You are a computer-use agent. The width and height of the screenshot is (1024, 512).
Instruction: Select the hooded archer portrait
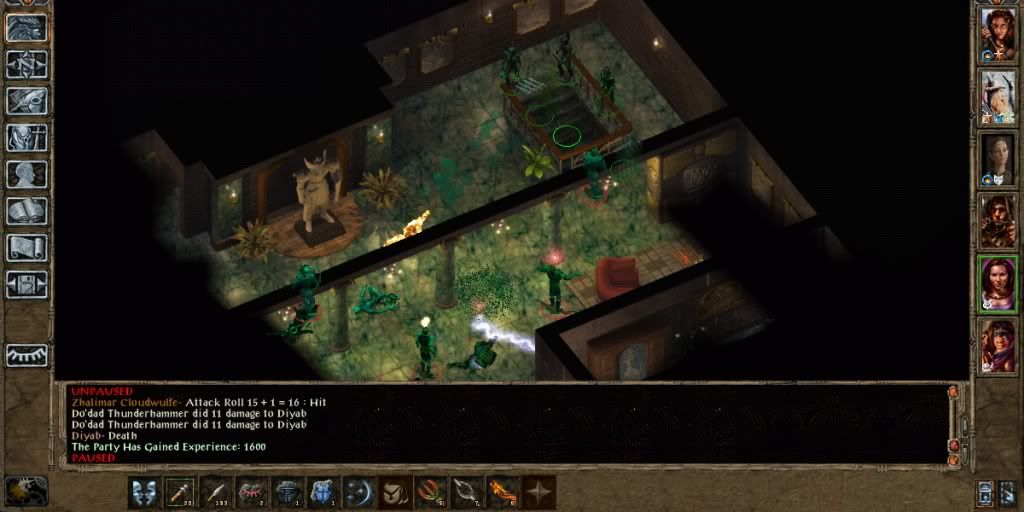(x=997, y=221)
